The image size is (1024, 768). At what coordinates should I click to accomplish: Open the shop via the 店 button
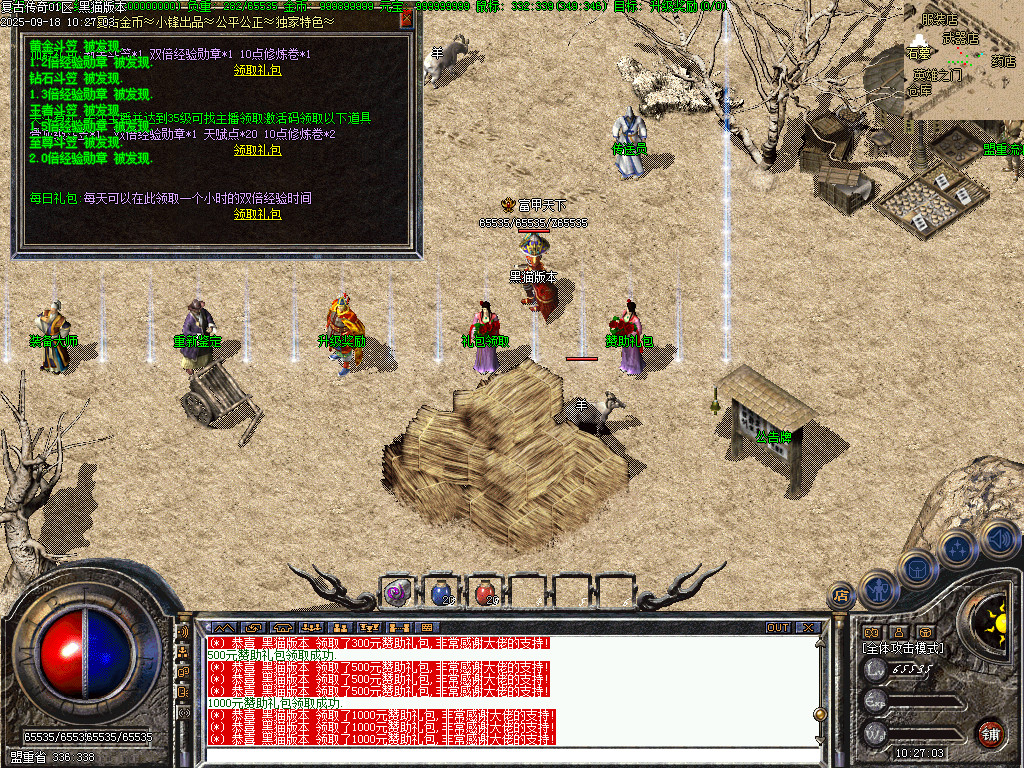[841, 597]
